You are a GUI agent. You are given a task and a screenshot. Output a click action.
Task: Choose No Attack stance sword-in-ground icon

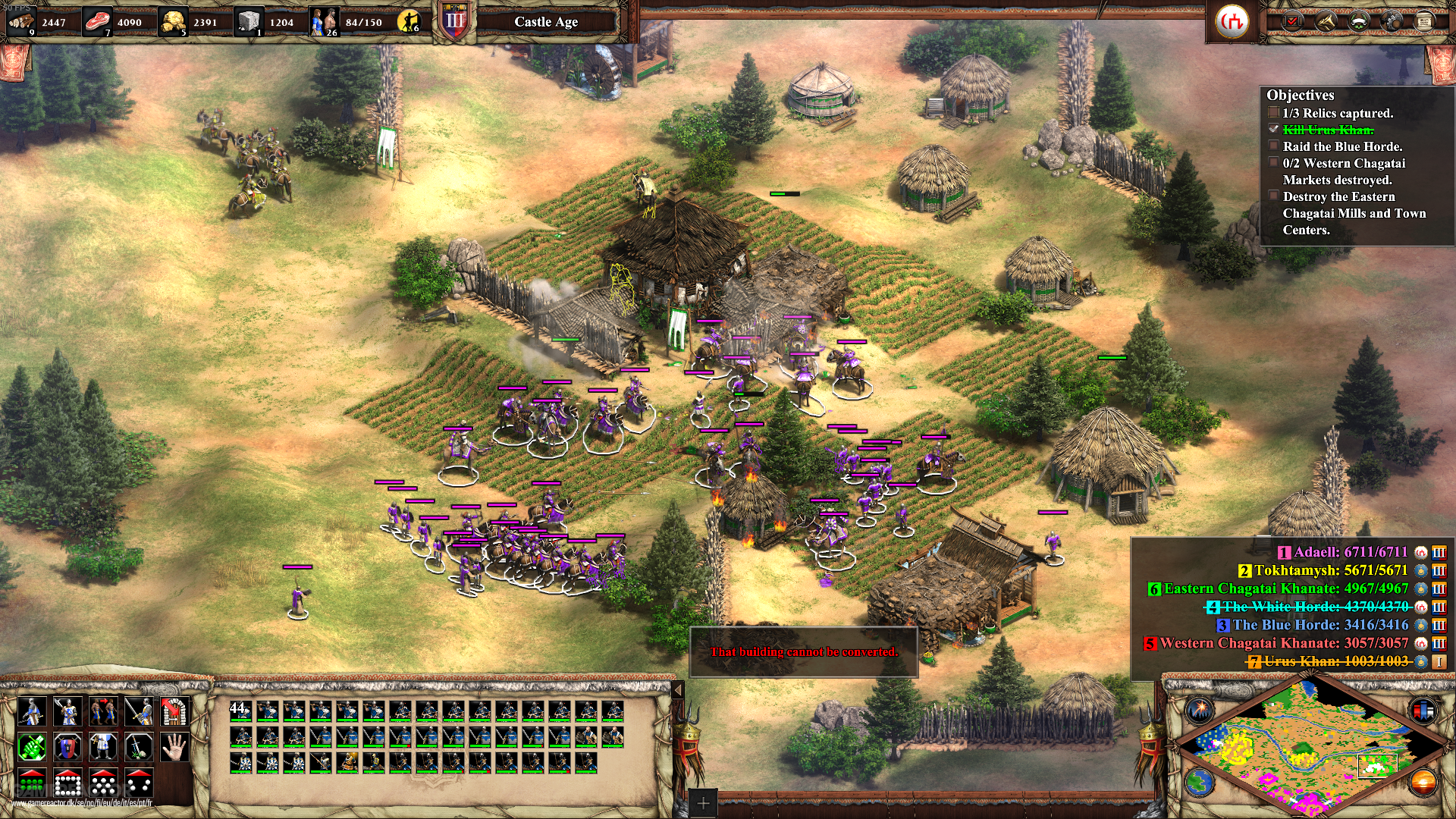[x=139, y=748]
